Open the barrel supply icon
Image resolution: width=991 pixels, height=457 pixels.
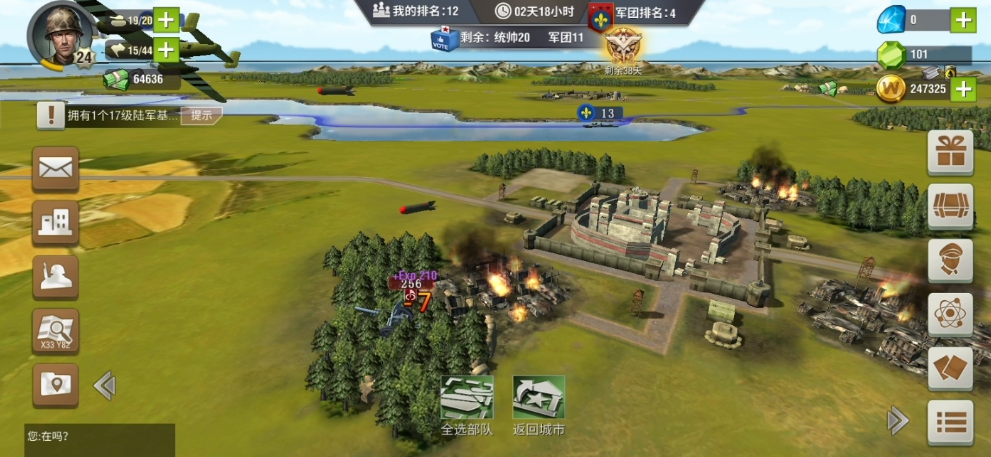[x=950, y=207]
